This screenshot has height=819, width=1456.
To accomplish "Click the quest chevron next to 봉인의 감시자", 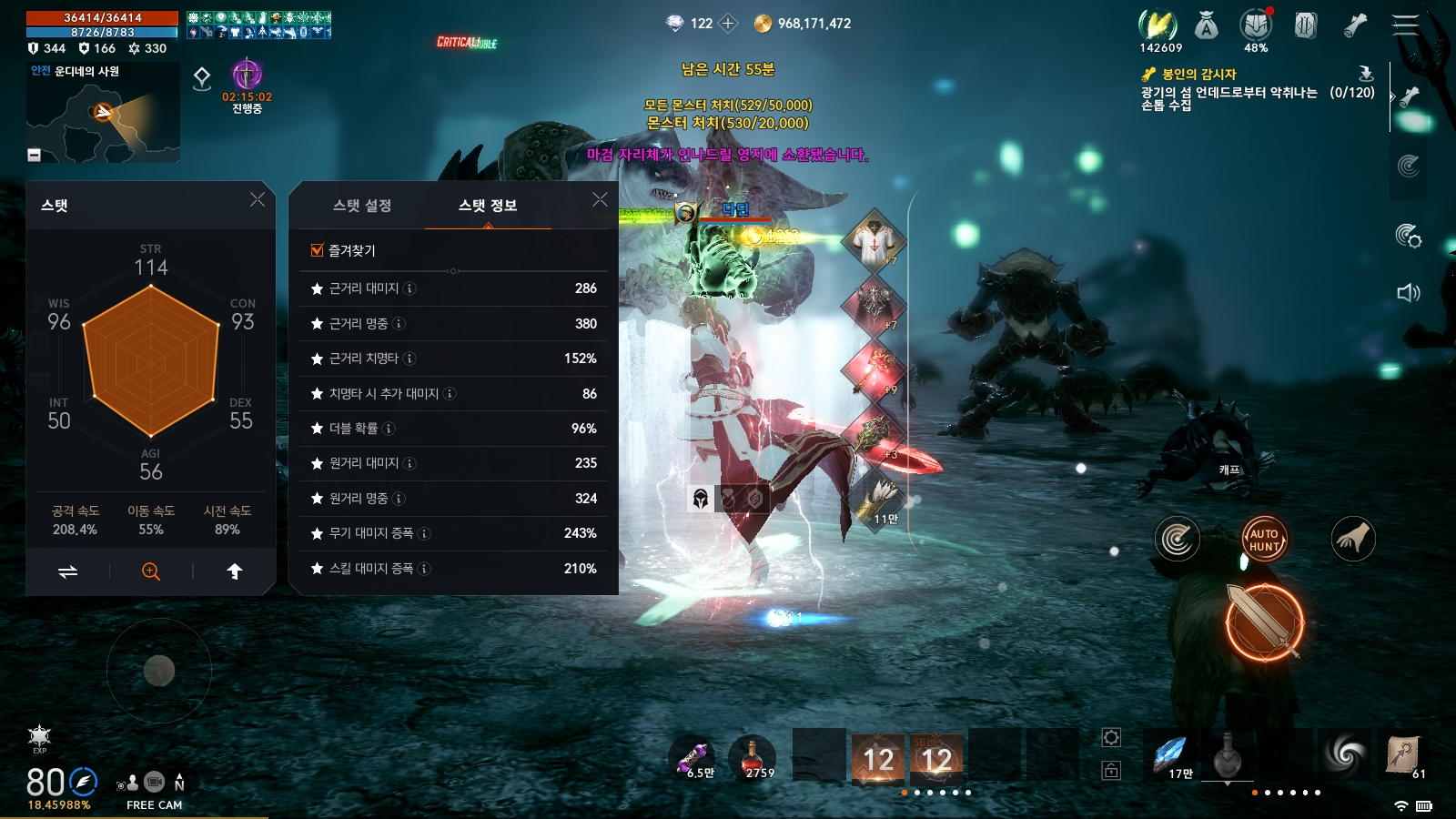I will tap(1394, 96).
